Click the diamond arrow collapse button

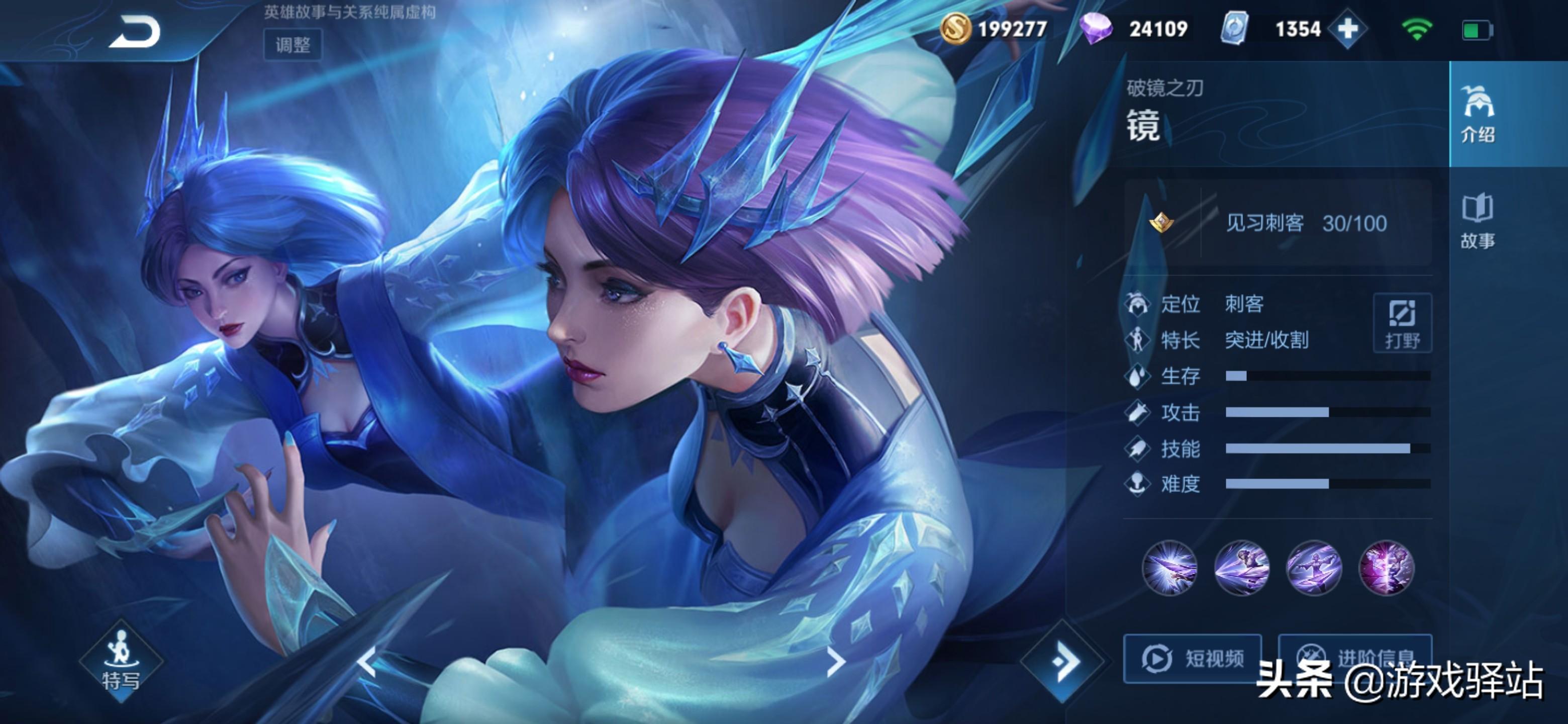(1063, 661)
